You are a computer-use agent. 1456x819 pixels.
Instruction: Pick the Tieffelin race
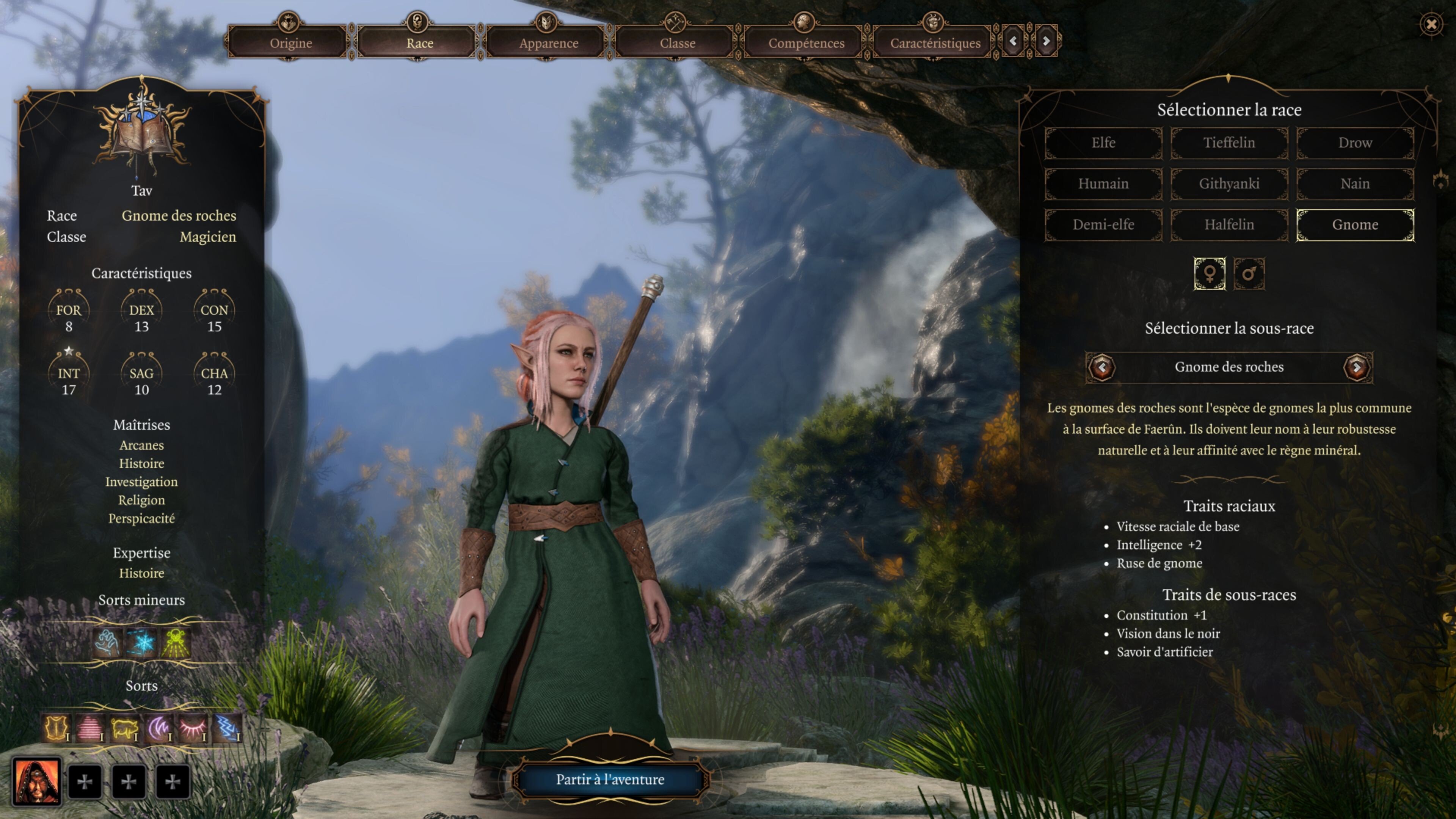[1229, 143]
